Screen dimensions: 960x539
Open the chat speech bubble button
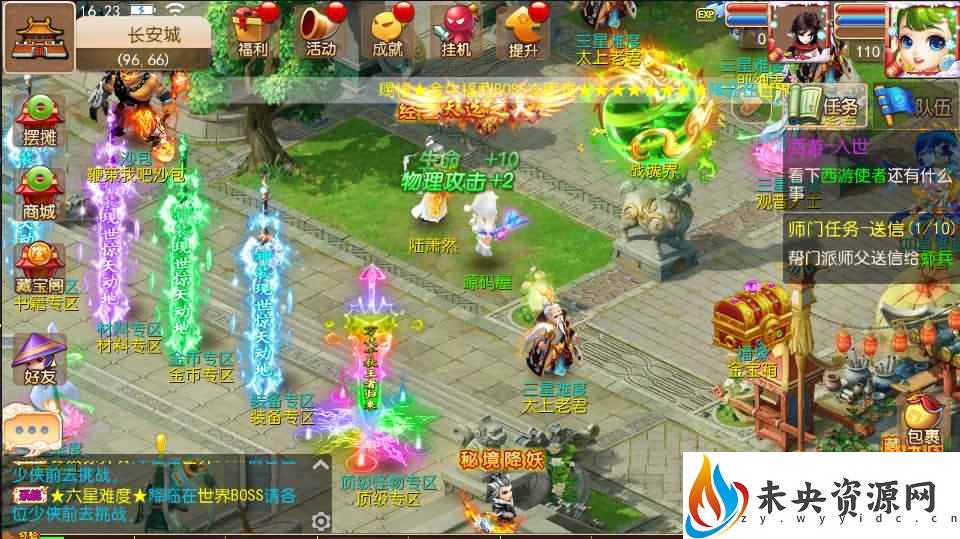pos(34,430)
